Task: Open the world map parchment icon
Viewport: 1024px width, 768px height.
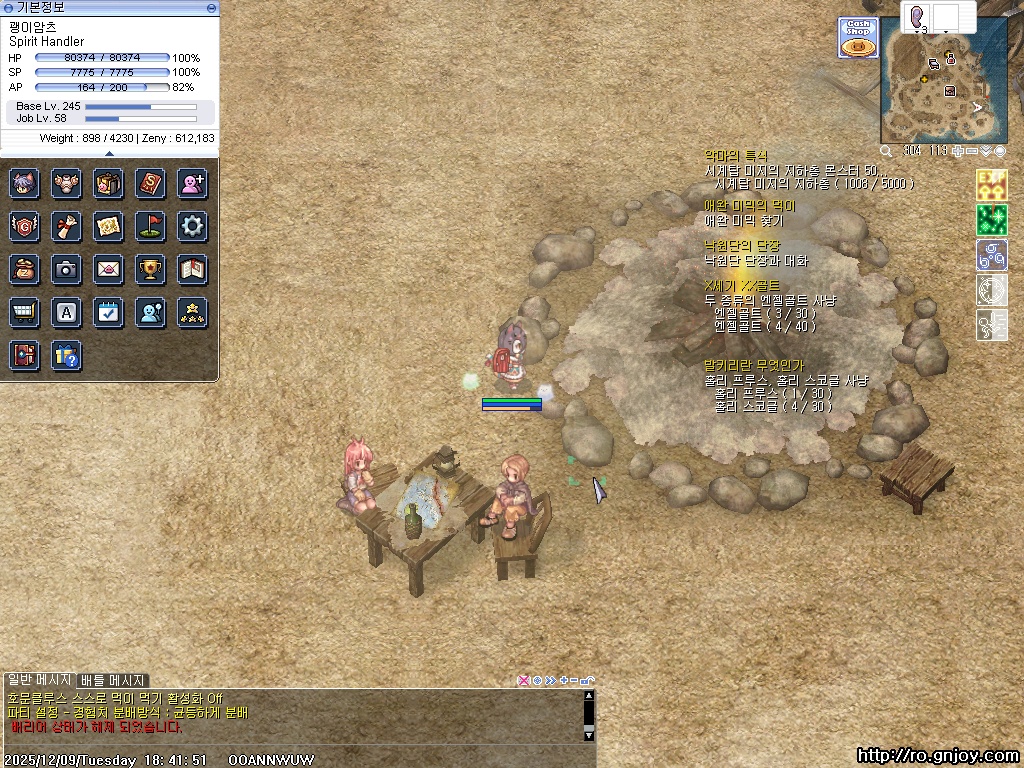Action: point(108,226)
